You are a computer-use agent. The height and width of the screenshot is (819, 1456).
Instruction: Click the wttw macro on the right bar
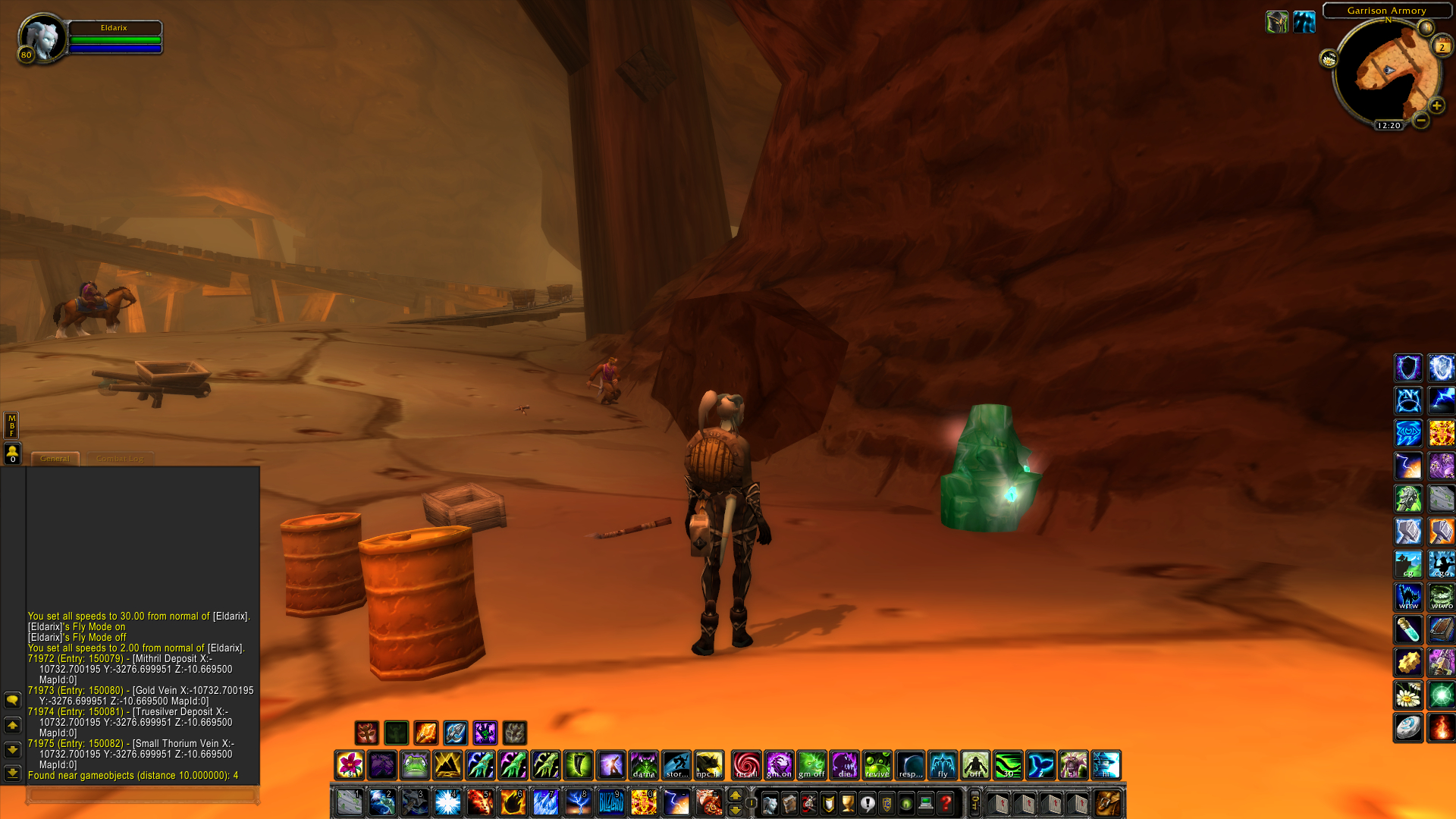1408,597
